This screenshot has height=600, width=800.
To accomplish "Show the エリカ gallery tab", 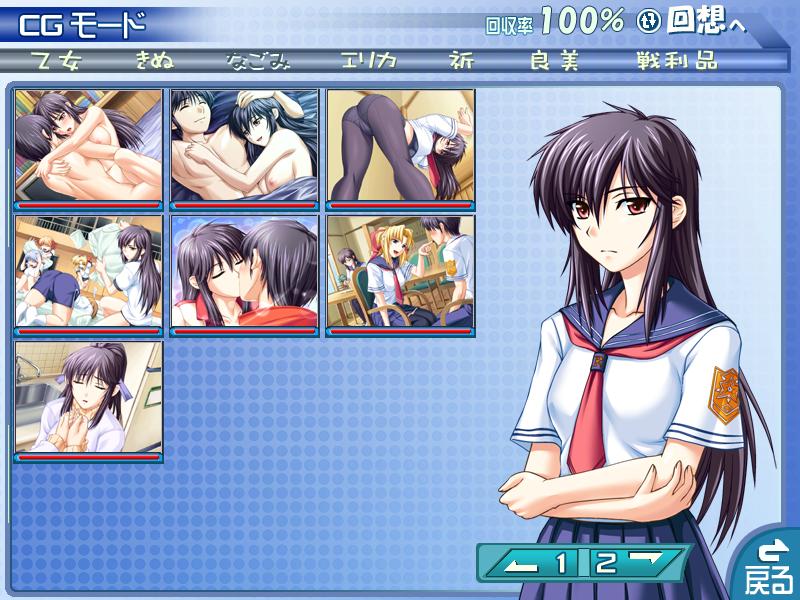I will [367, 59].
